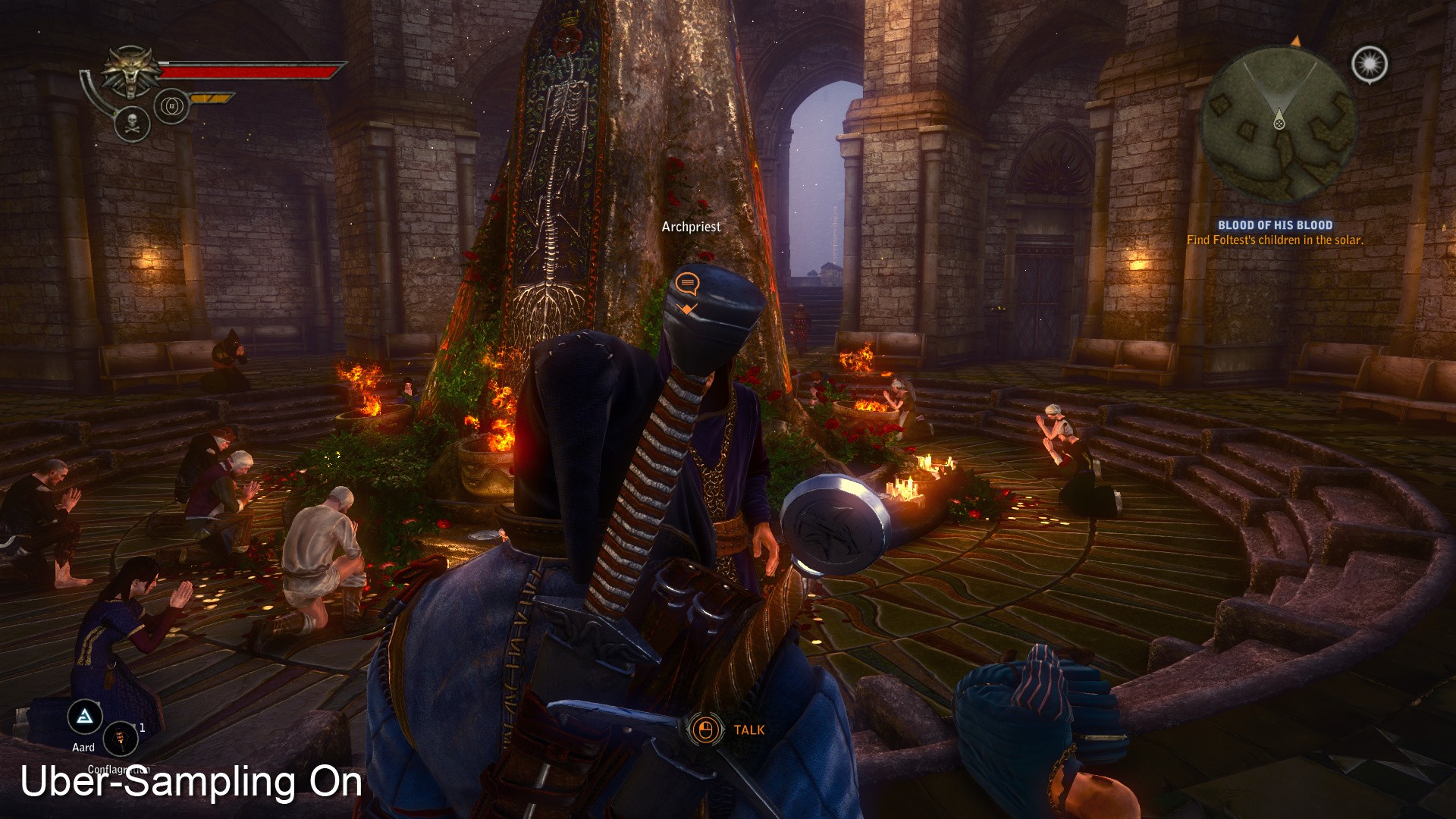Activate the Aard sign icon
Image resolution: width=1456 pixels, height=819 pixels.
click(85, 717)
